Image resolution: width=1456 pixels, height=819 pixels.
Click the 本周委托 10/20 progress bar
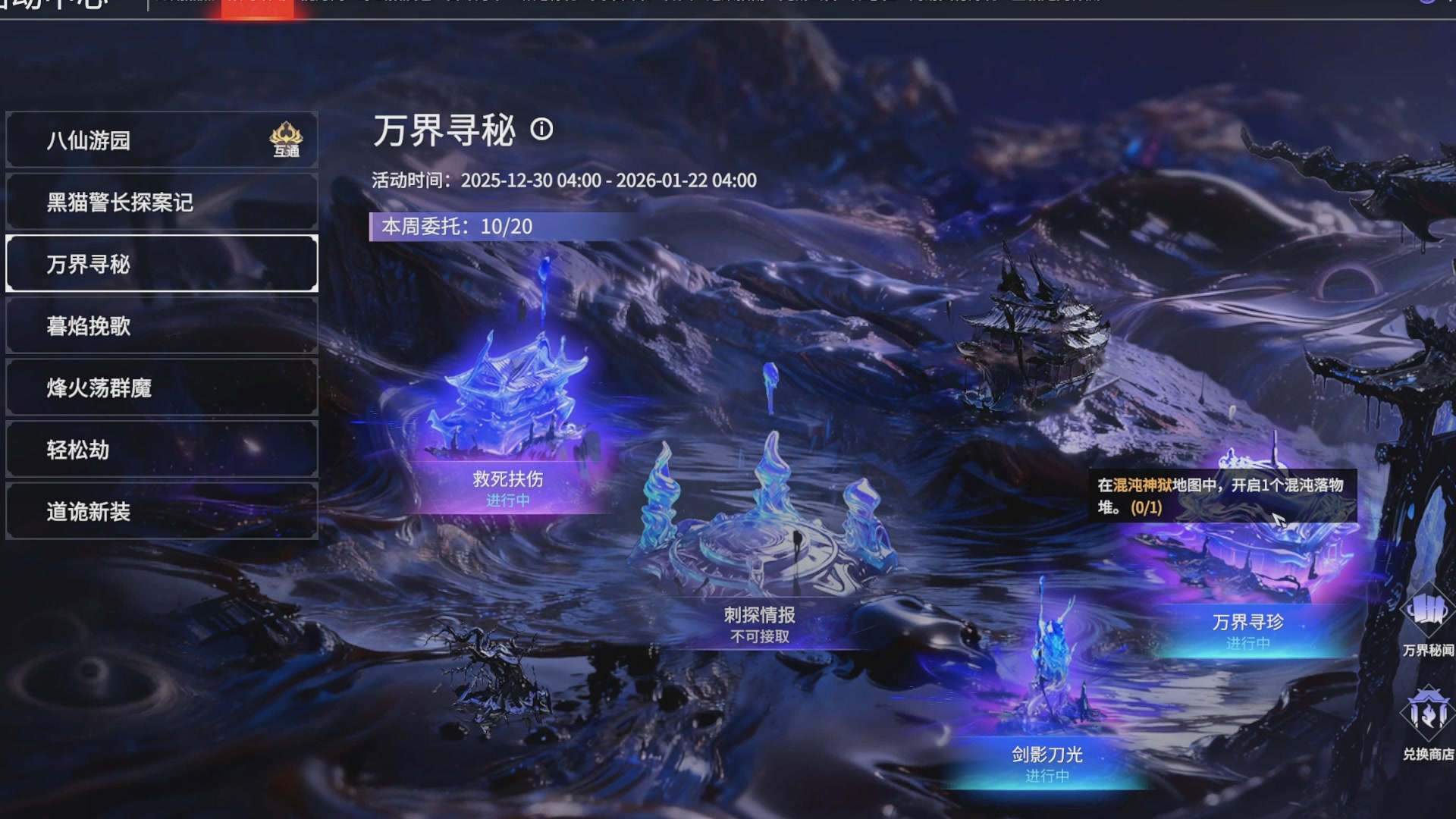click(x=493, y=226)
